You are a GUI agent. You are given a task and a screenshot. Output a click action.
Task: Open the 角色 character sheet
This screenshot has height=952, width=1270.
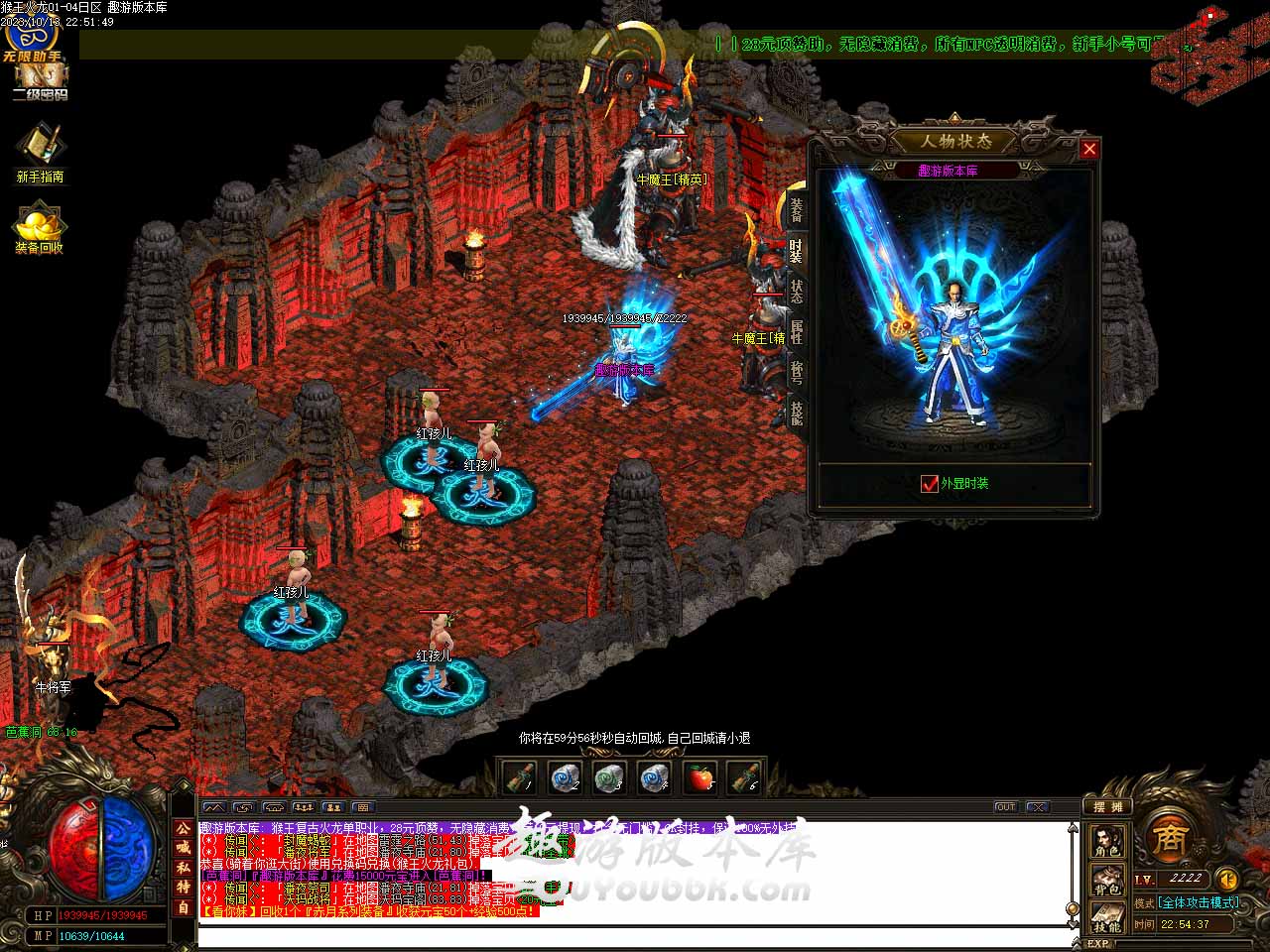click(x=1107, y=842)
